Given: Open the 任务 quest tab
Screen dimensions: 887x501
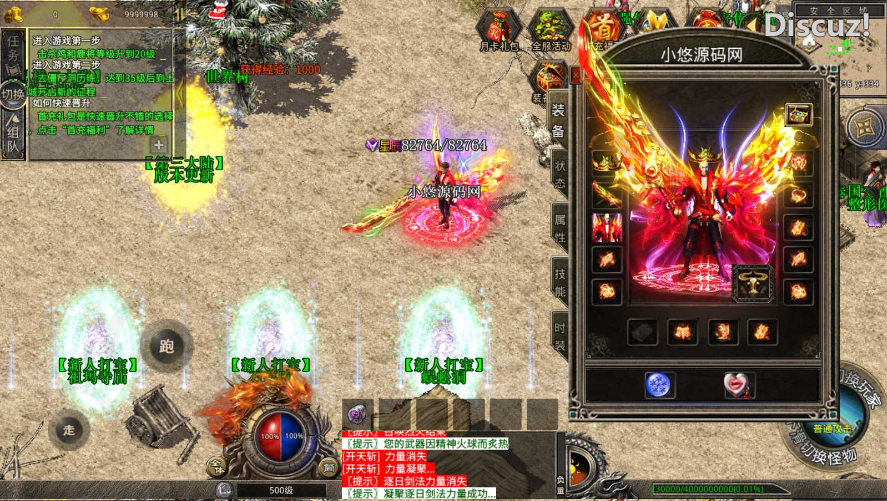Looking at the screenshot, I should pos(13,49).
